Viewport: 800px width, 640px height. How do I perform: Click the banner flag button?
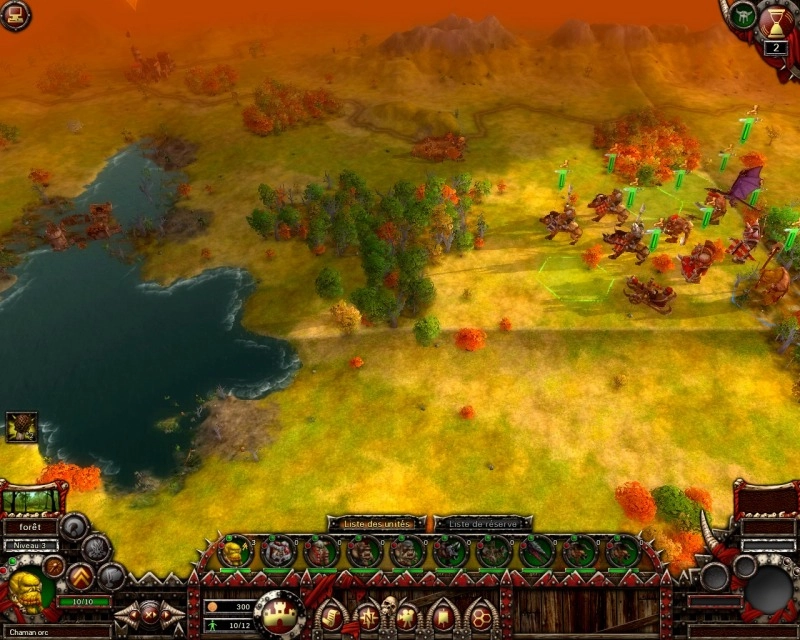443,615
